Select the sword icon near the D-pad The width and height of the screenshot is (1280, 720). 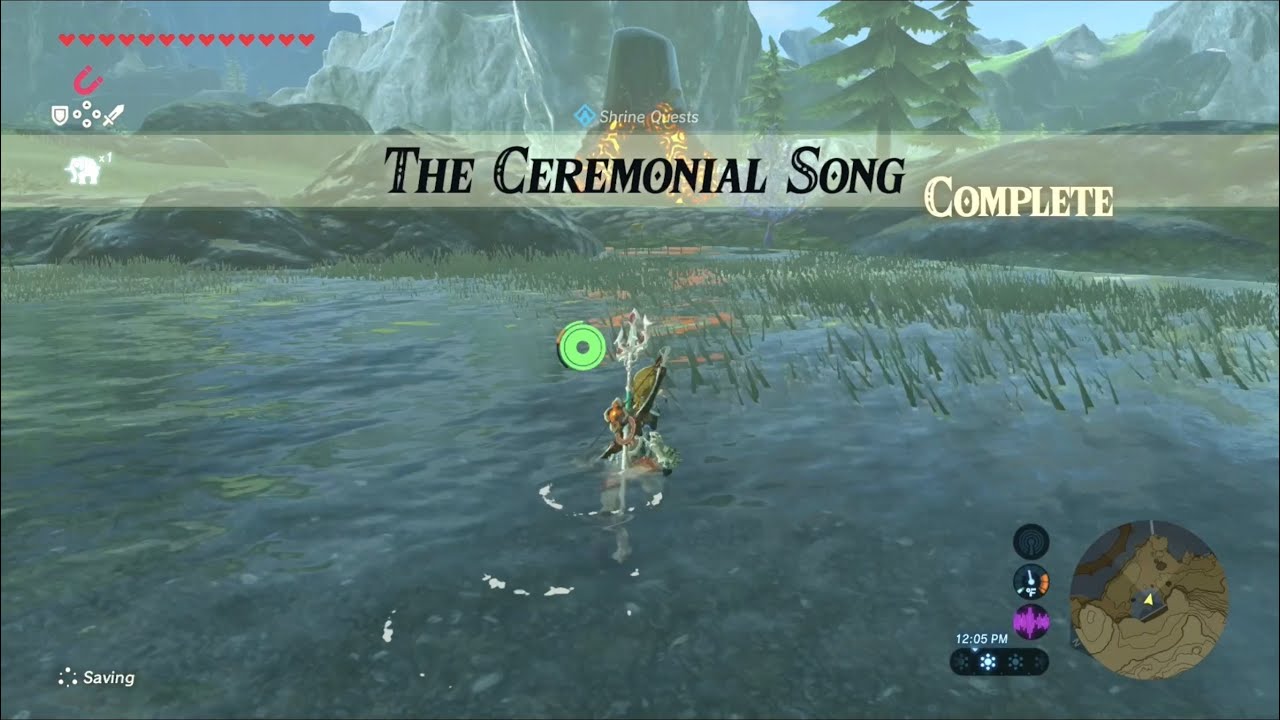(113, 116)
